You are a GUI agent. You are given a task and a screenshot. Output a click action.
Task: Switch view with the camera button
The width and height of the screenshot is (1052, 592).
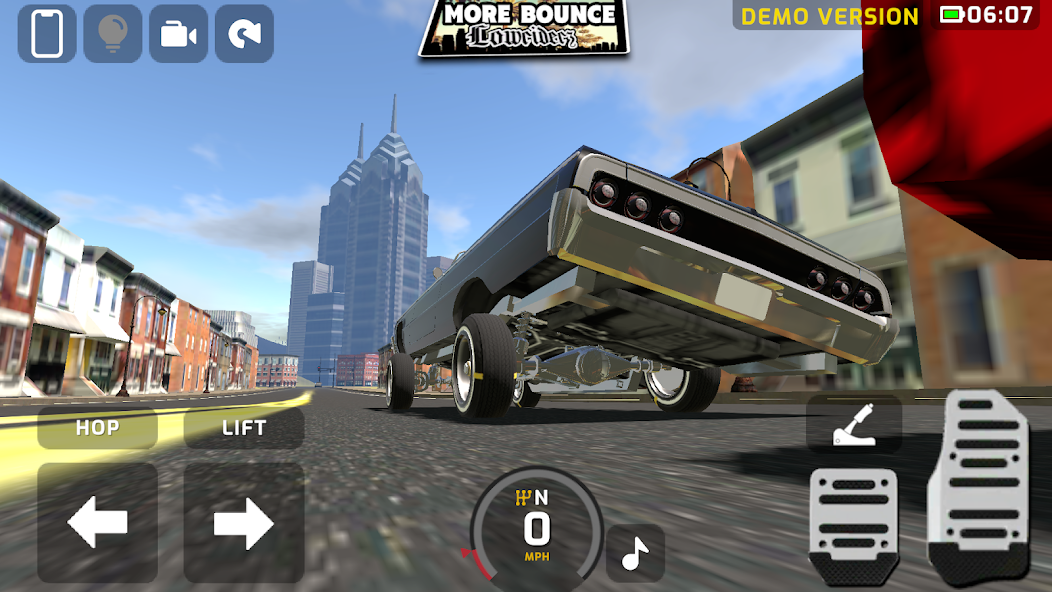(178, 33)
